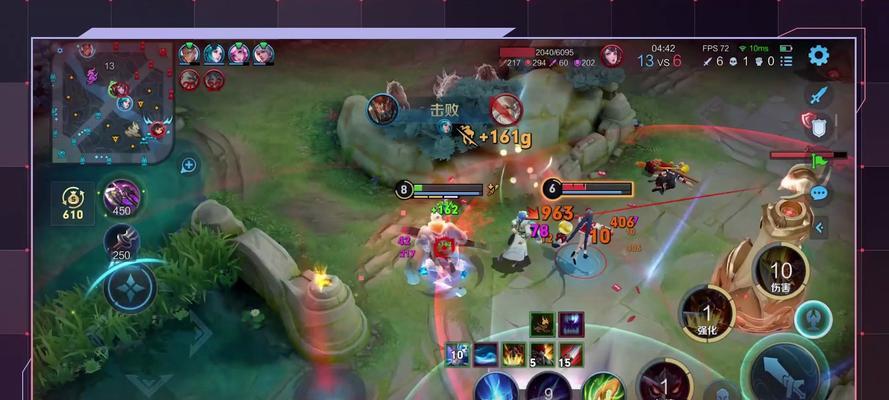Use the red-faced ability showing cooldown 1
The width and height of the screenshot is (889, 400).
click(x=661, y=381)
